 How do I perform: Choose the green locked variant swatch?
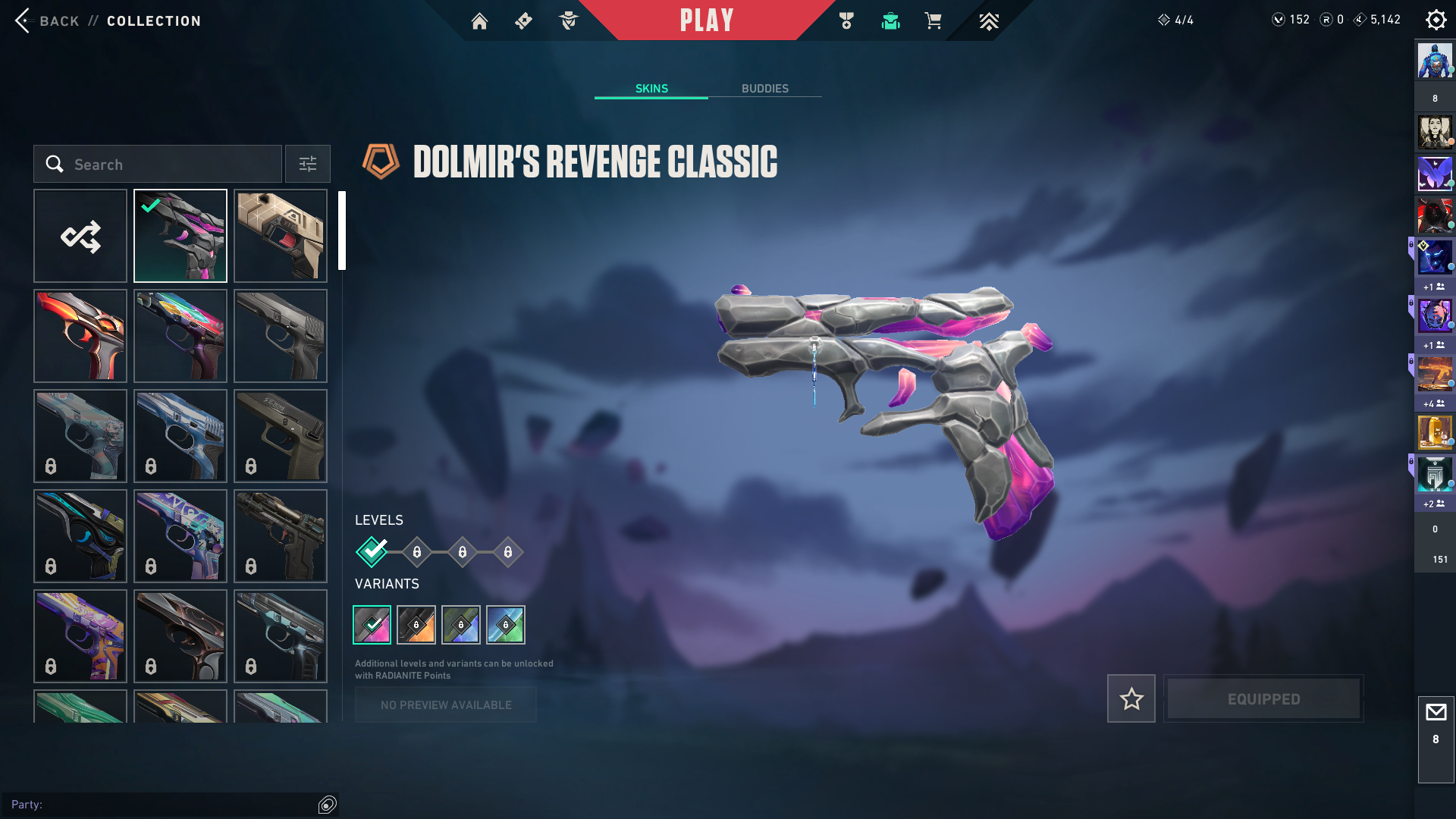point(506,625)
